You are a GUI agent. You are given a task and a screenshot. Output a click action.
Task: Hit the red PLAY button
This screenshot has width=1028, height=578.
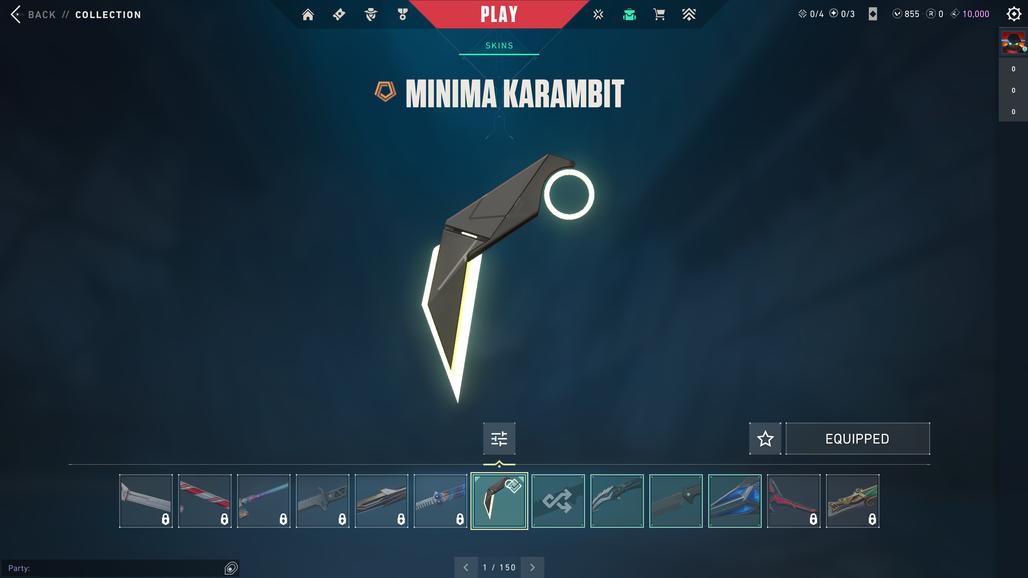click(499, 14)
